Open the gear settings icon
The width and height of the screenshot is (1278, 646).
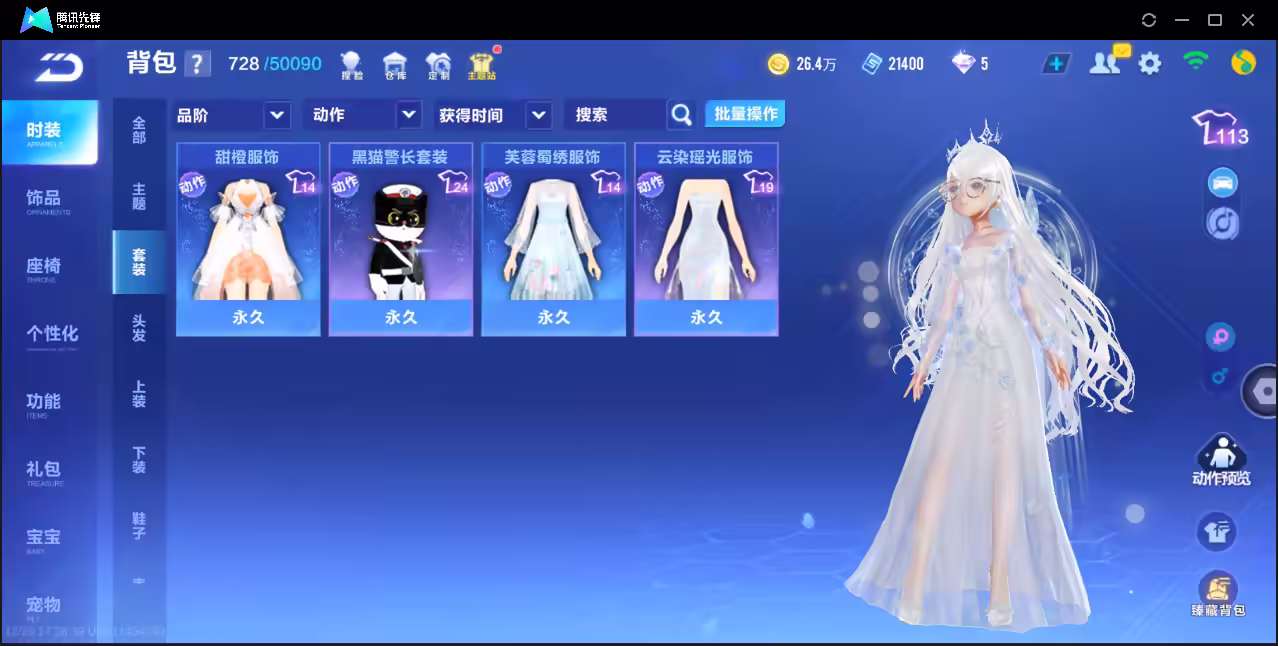tap(1150, 64)
